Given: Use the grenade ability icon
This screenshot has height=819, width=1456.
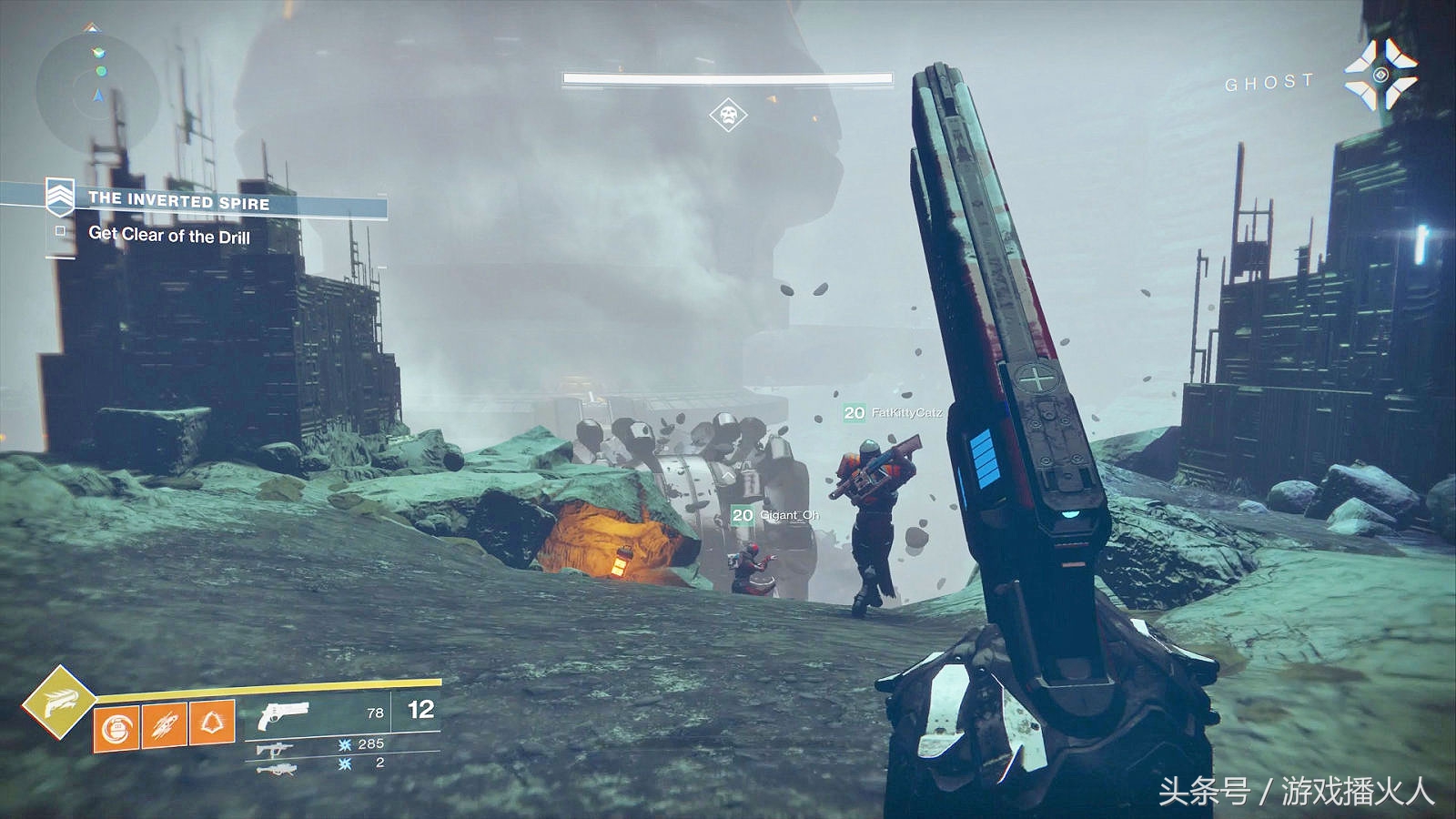Looking at the screenshot, I should [x=116, y=728].
